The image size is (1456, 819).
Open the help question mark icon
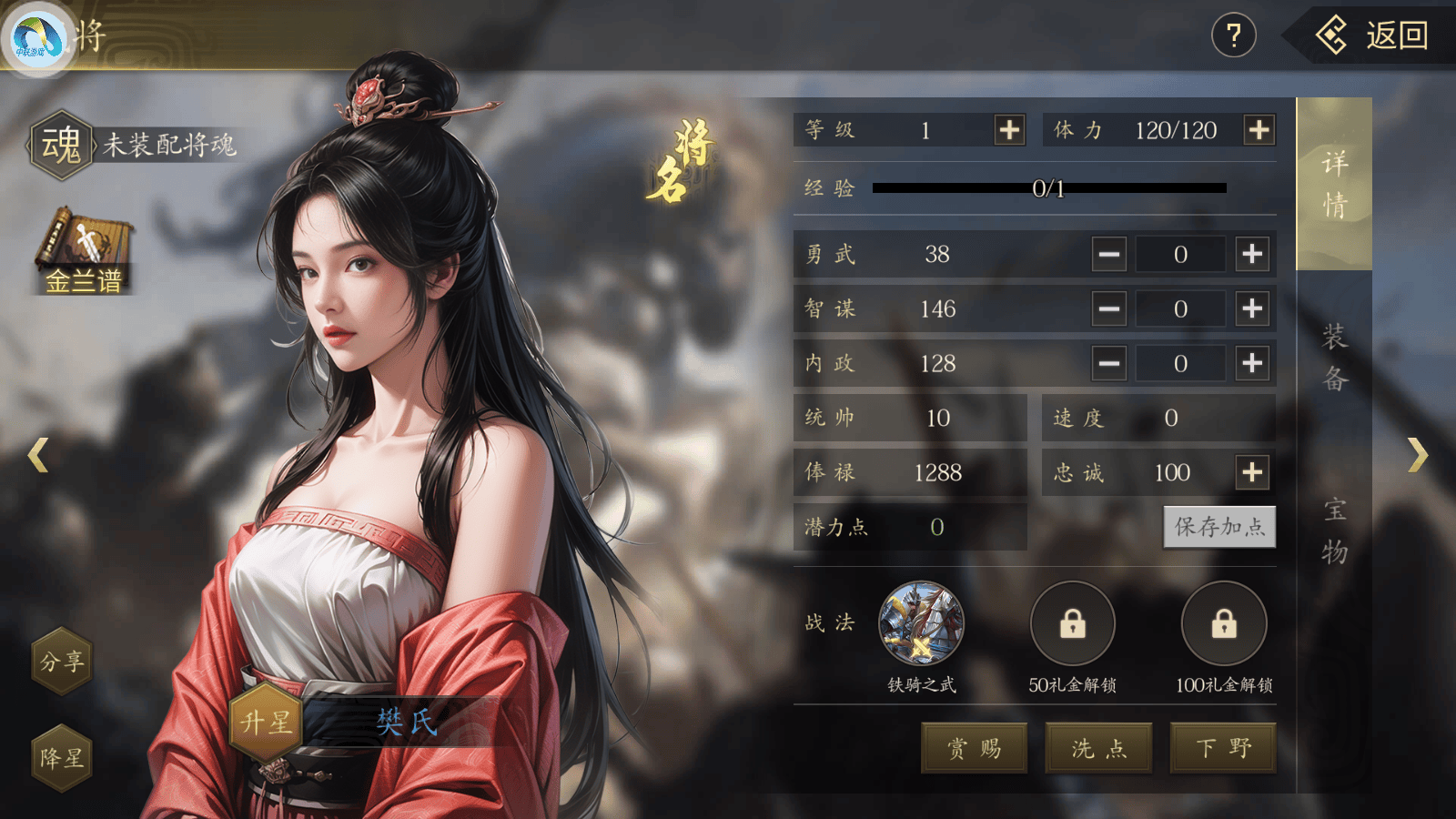[1235, 36]
